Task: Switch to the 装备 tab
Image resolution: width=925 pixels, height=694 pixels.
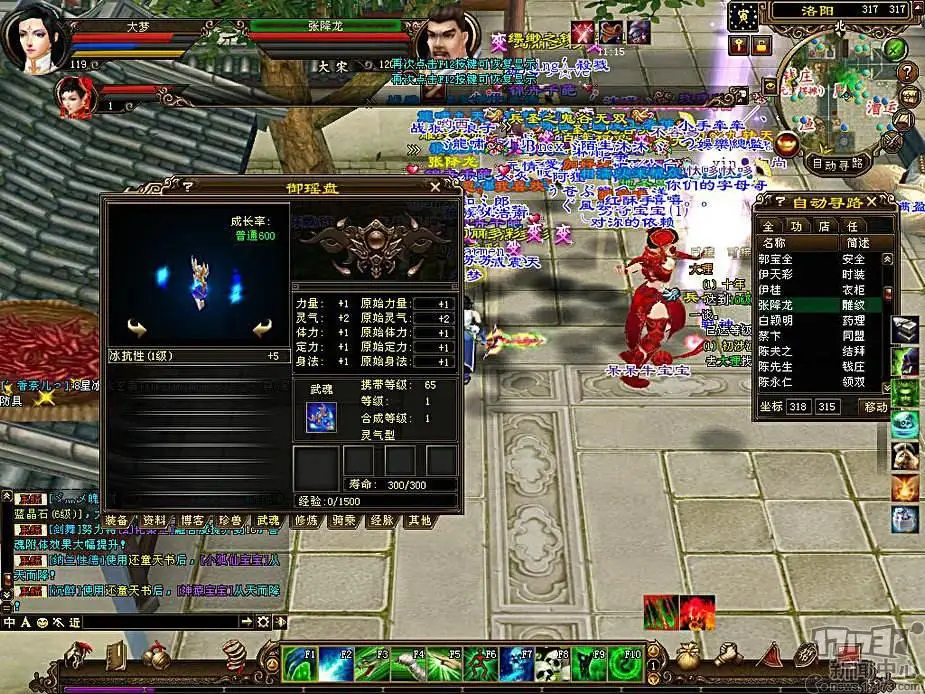Action: pyautogui.click(x=116, y=521)
